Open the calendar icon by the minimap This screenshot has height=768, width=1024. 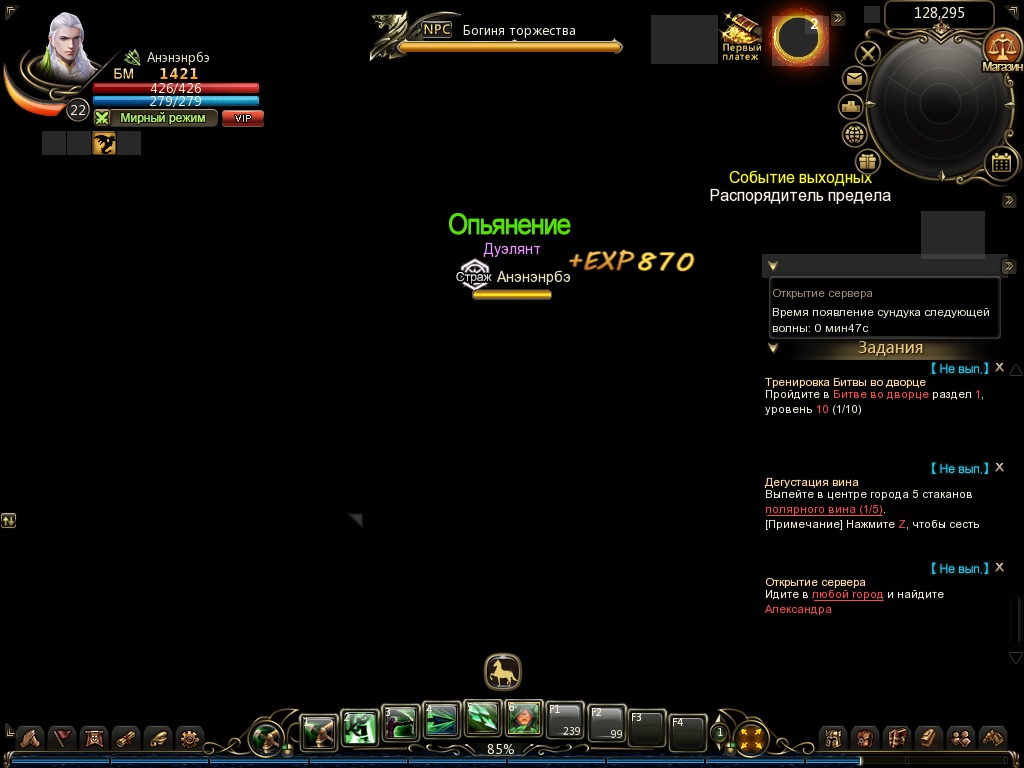click(x=1000, y=162)
